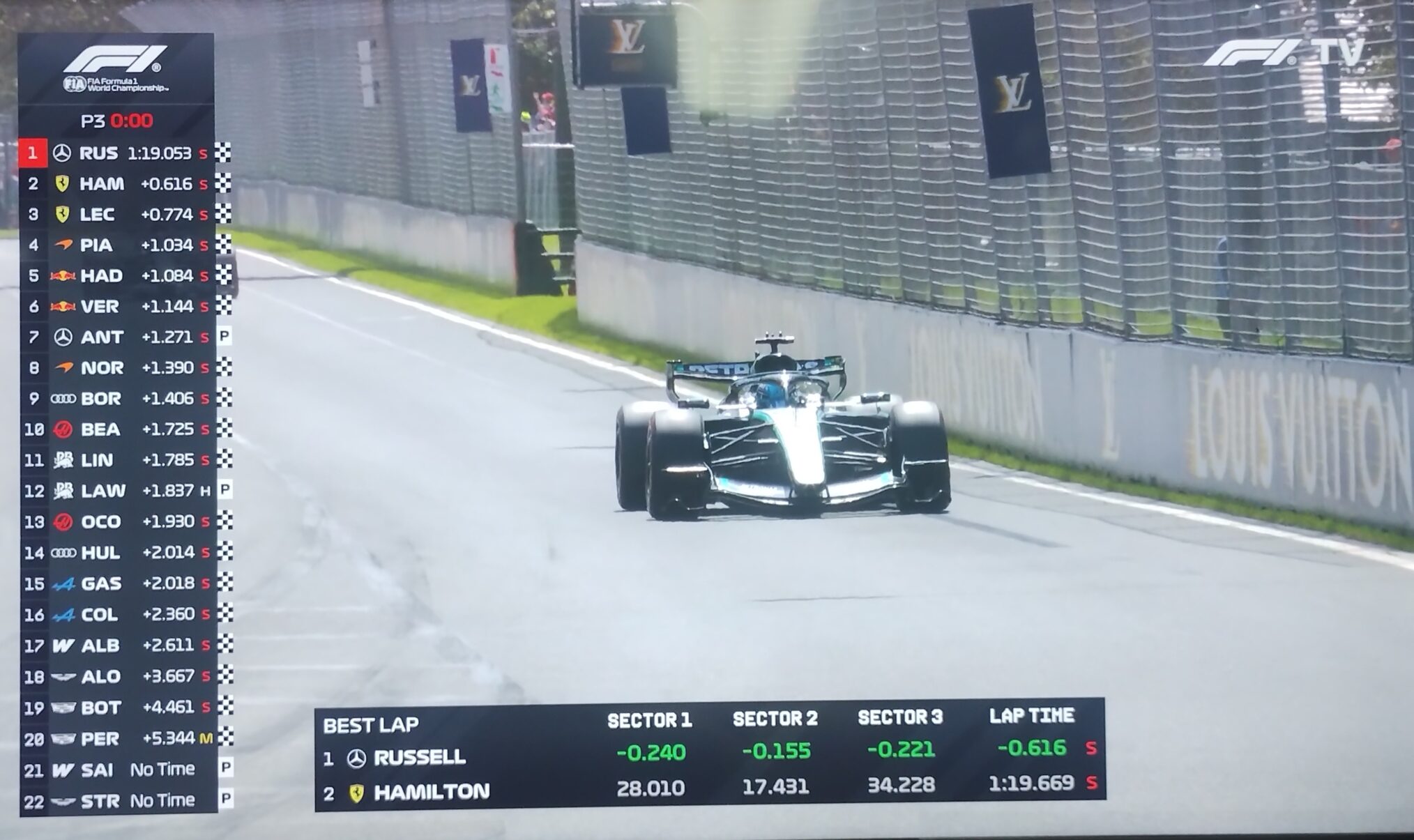Select the Hamilton row in Best Lap panel

(x=708, y=788)
